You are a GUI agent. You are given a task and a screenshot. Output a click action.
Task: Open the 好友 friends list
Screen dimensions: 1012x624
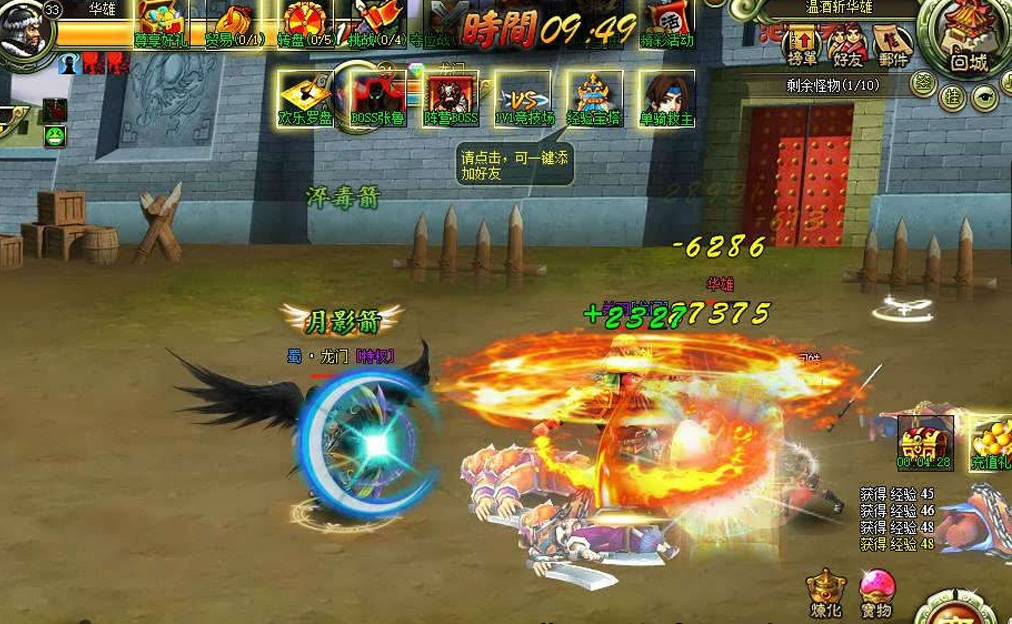pyautogui.click(x=846, y=44)
